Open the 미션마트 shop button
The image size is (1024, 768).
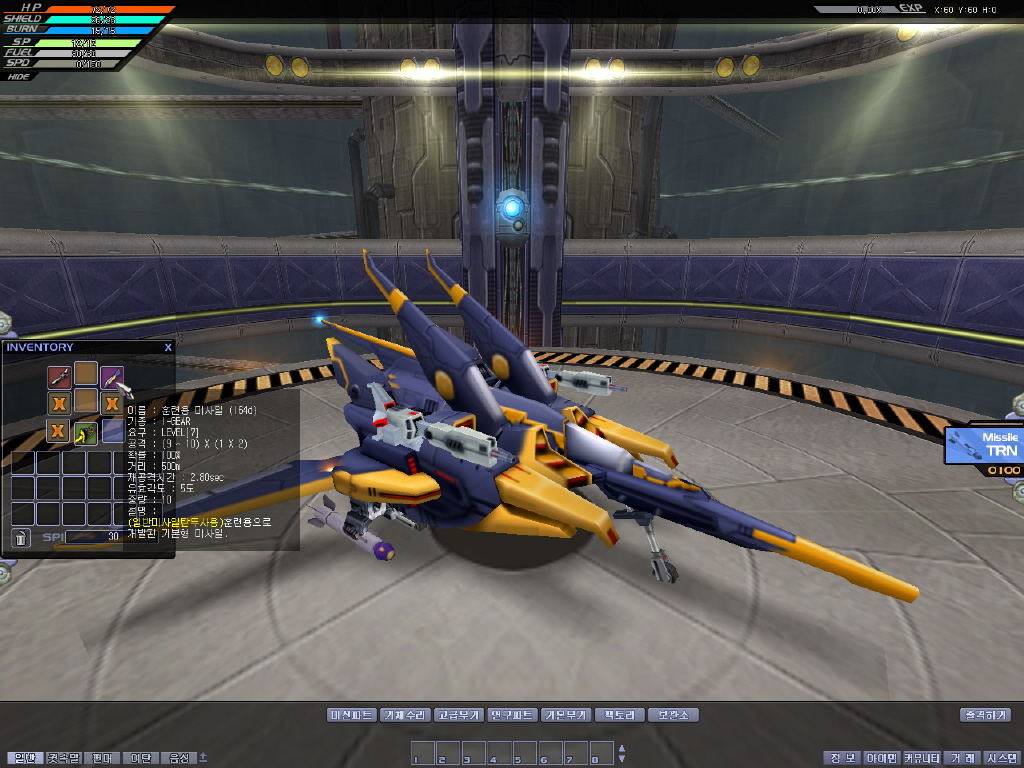pyautogui.click(x=351, y=715)
